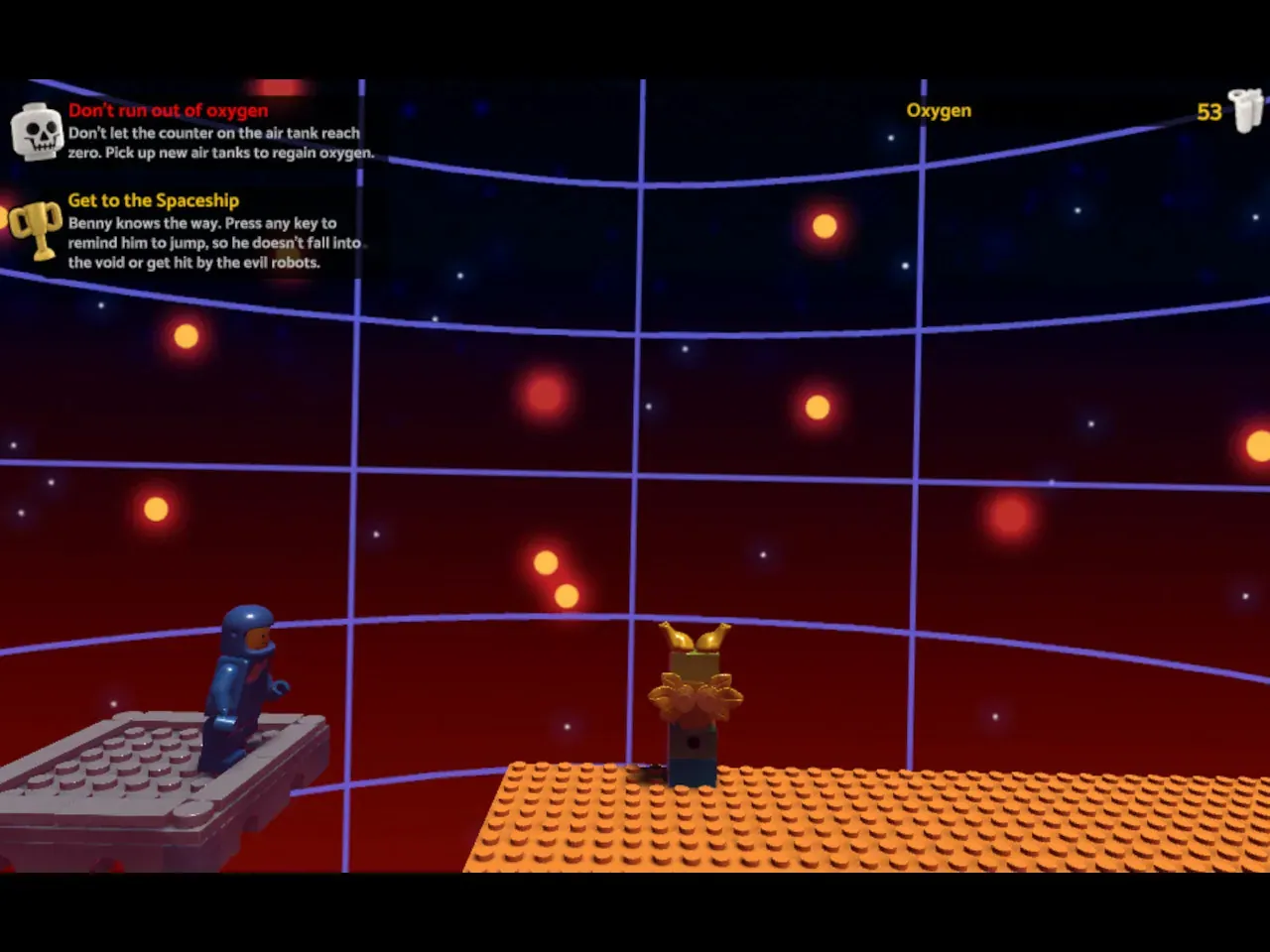1270x952 pixels.
Task: Open the "Get to the Spaceship" objective
Action: coord(154,200)
